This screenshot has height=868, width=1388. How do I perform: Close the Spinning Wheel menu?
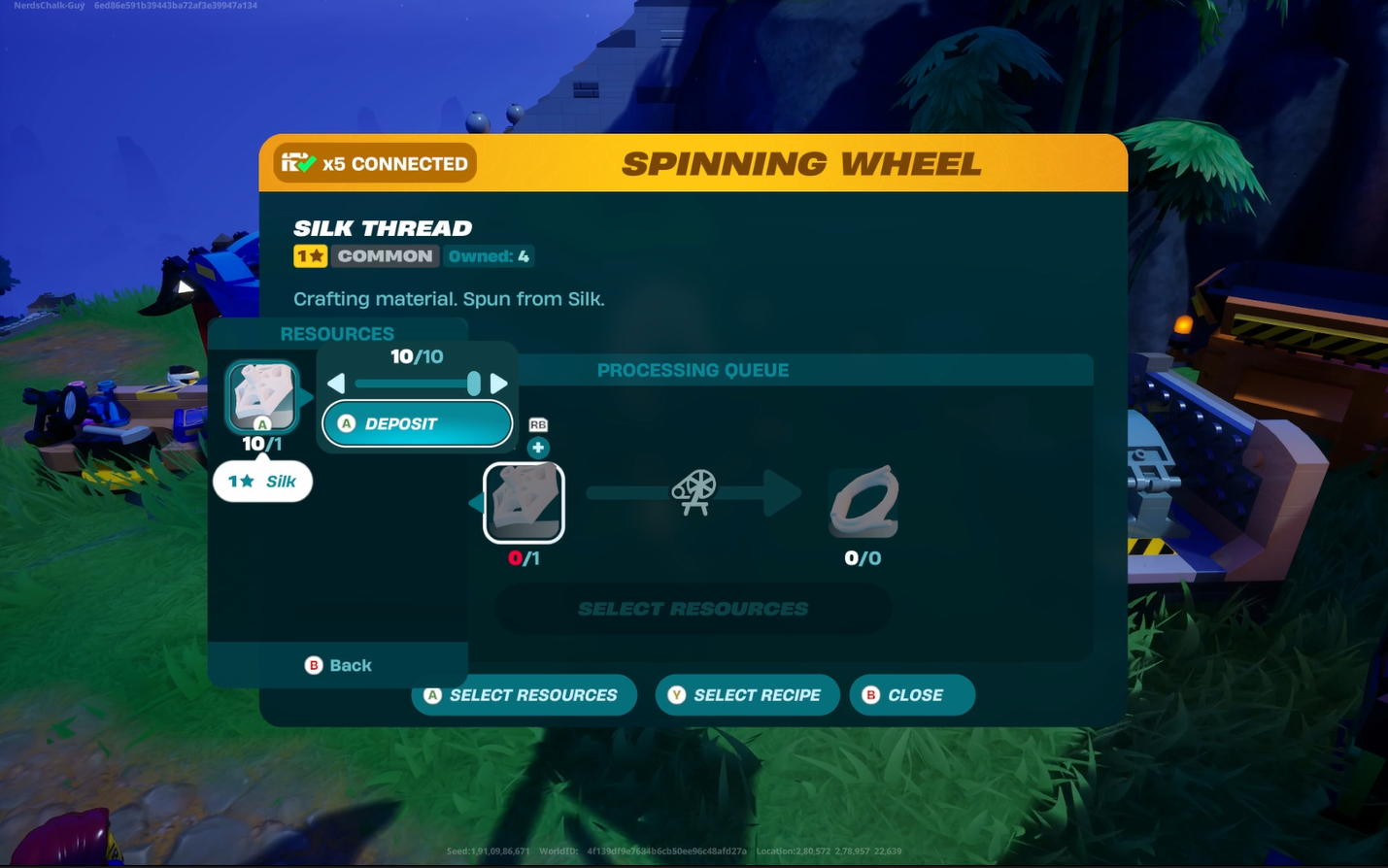pyautogui.click(x=911, y=695)
